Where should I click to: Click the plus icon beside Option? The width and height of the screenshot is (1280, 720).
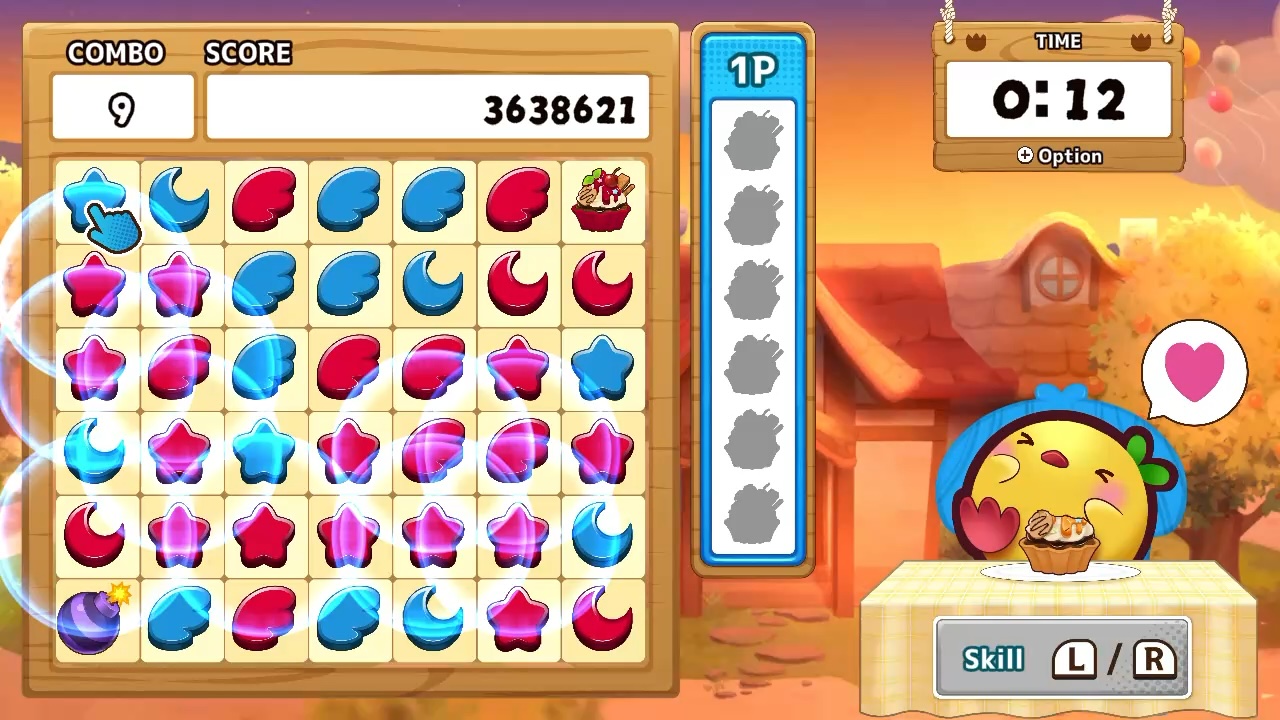1025,156
